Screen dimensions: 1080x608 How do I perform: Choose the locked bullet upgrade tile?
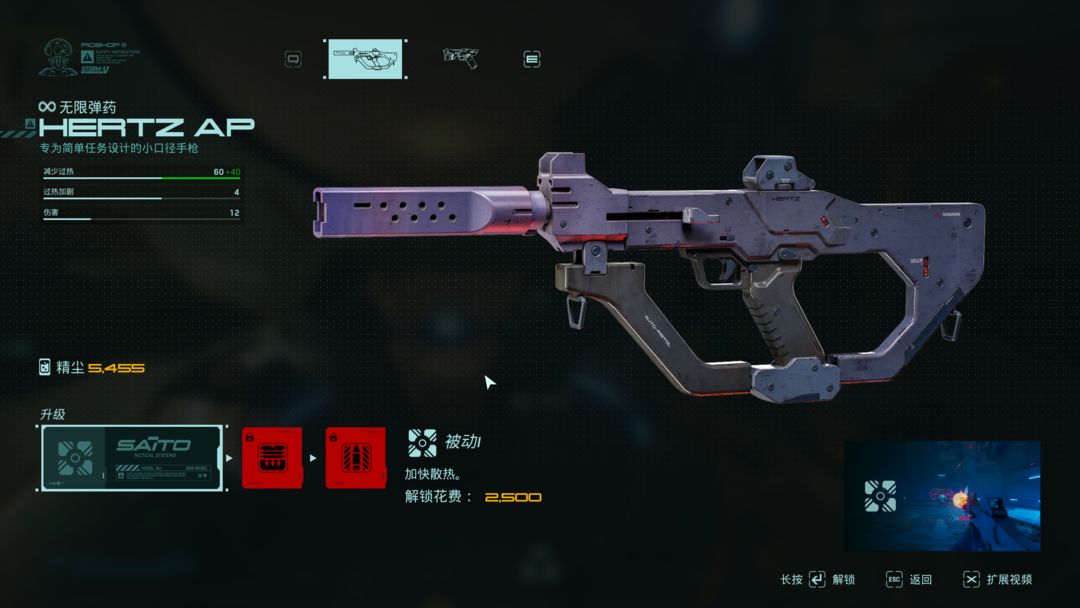(355, 458)
